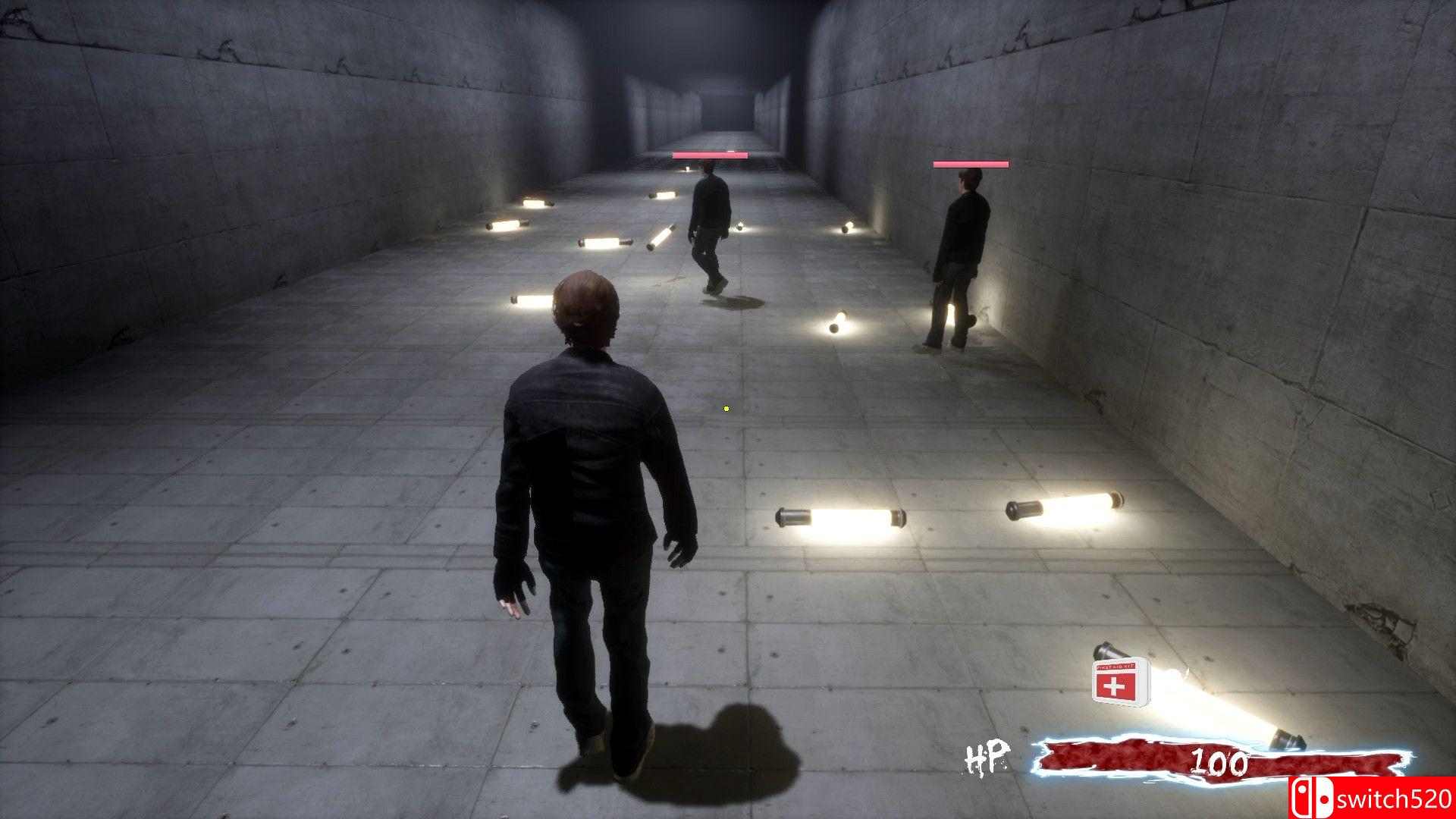The width and height of the screenshot is (1456, 819).
Task: Click the white notch on the far enemy's bar
Action: (730, 153)
